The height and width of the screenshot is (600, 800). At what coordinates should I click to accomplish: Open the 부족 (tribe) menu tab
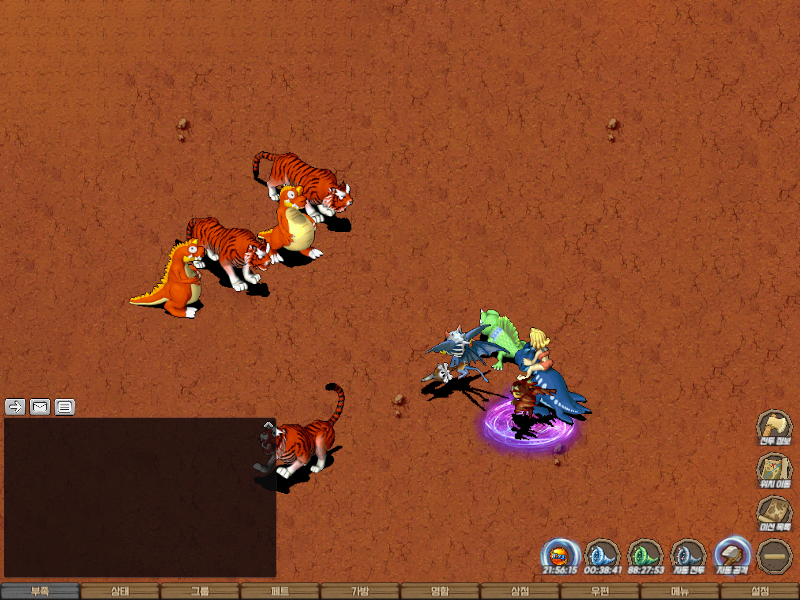[x=40, y=591]
